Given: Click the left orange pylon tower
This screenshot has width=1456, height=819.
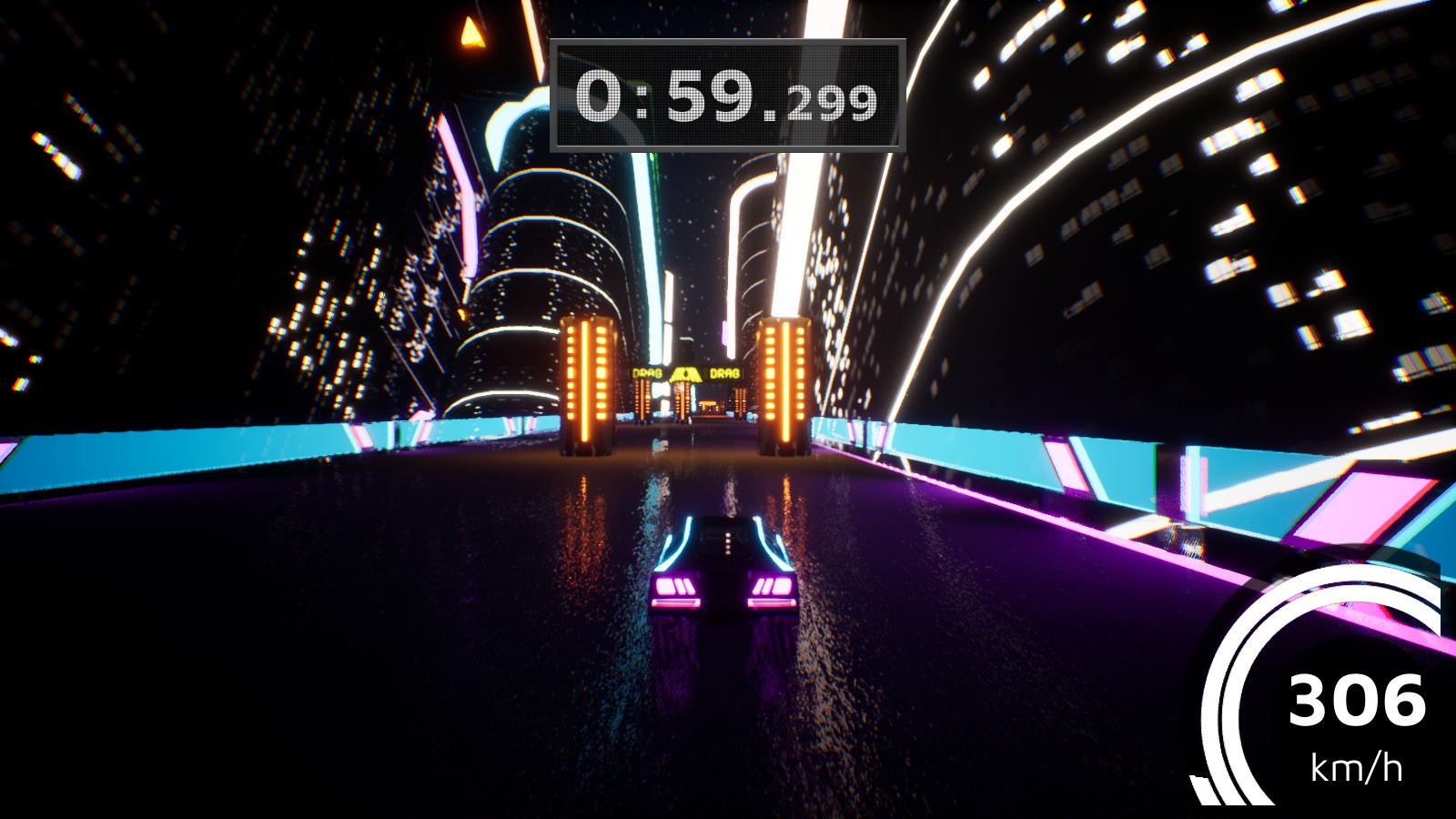Looking at the screenshot, I should (x=586, y=382).
